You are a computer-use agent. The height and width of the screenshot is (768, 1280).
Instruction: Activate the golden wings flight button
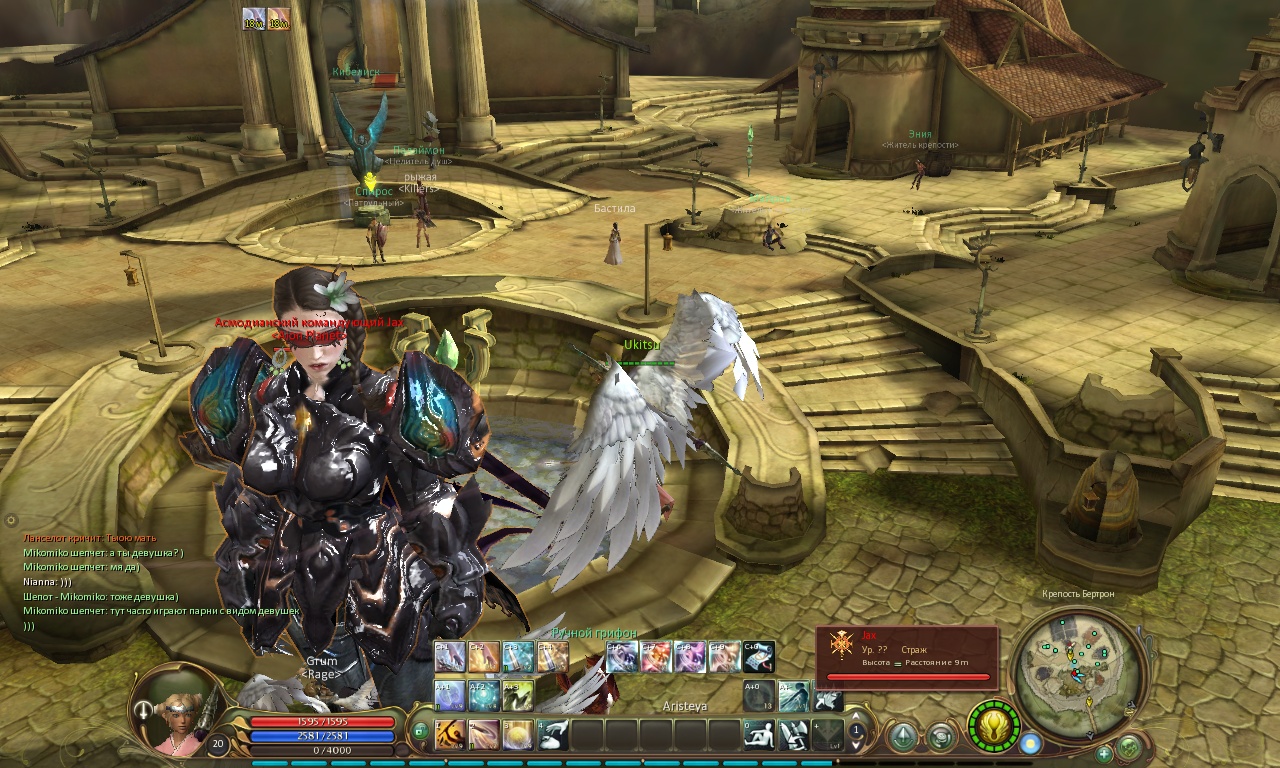[x=994, y=725]
